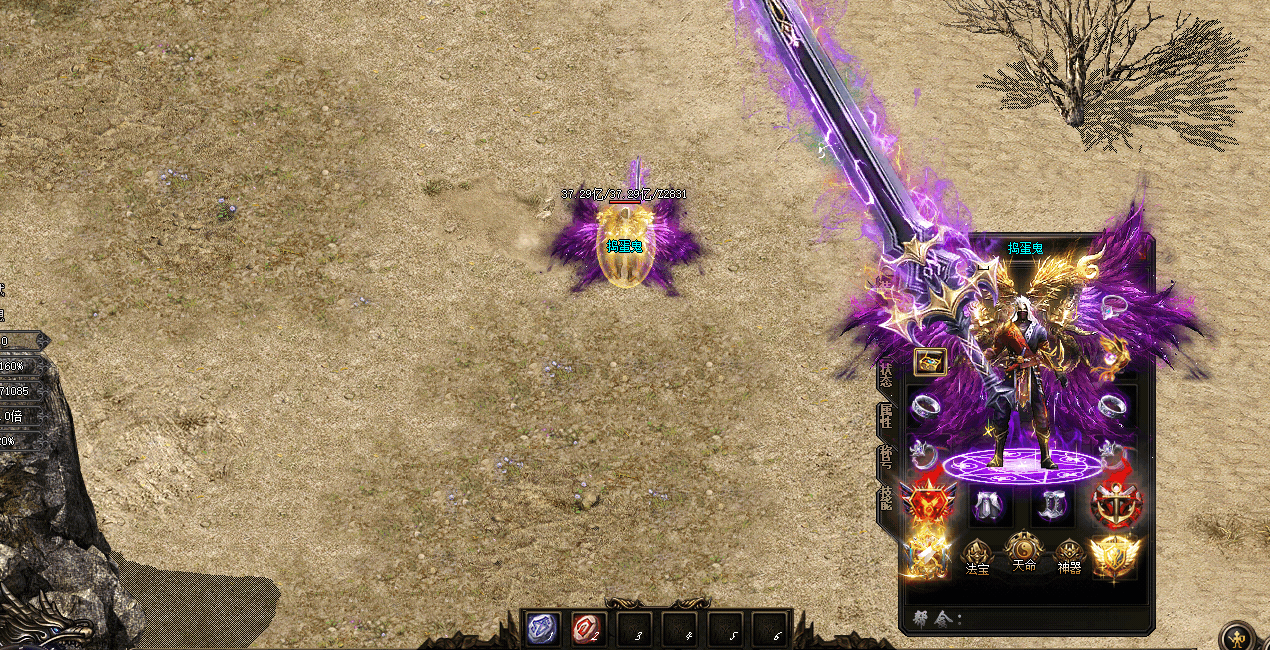
Task: Select the red anchor emblem slot
Action: point(1115,504)
